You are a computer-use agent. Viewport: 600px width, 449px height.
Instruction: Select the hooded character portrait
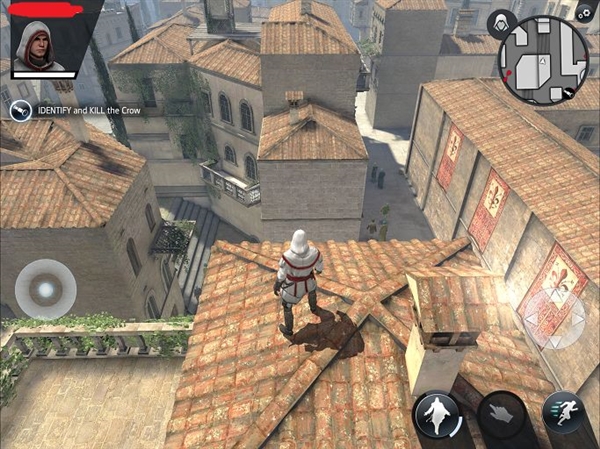point(37,46)
